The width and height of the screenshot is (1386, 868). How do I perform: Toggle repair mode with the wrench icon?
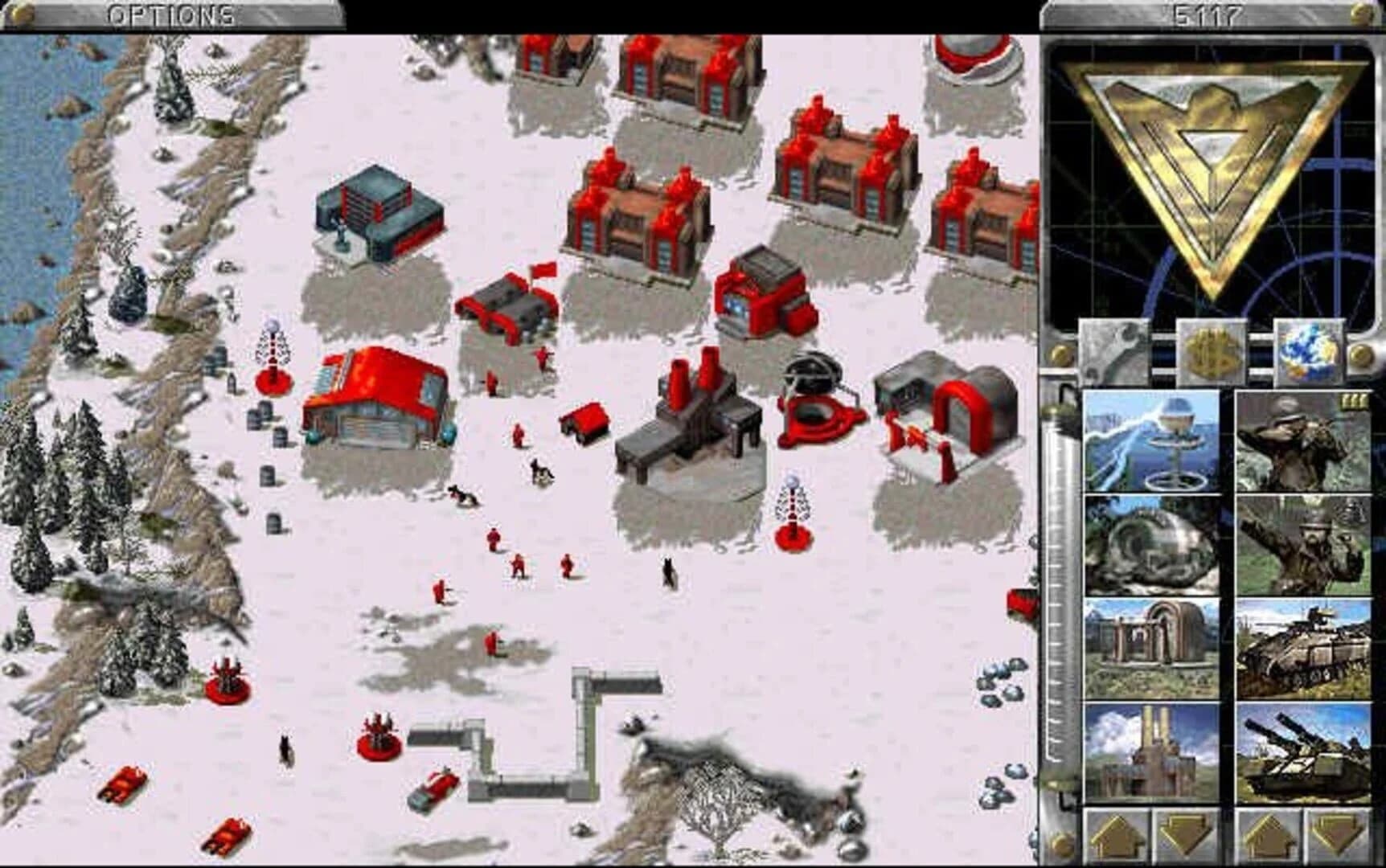point(1113,350)
